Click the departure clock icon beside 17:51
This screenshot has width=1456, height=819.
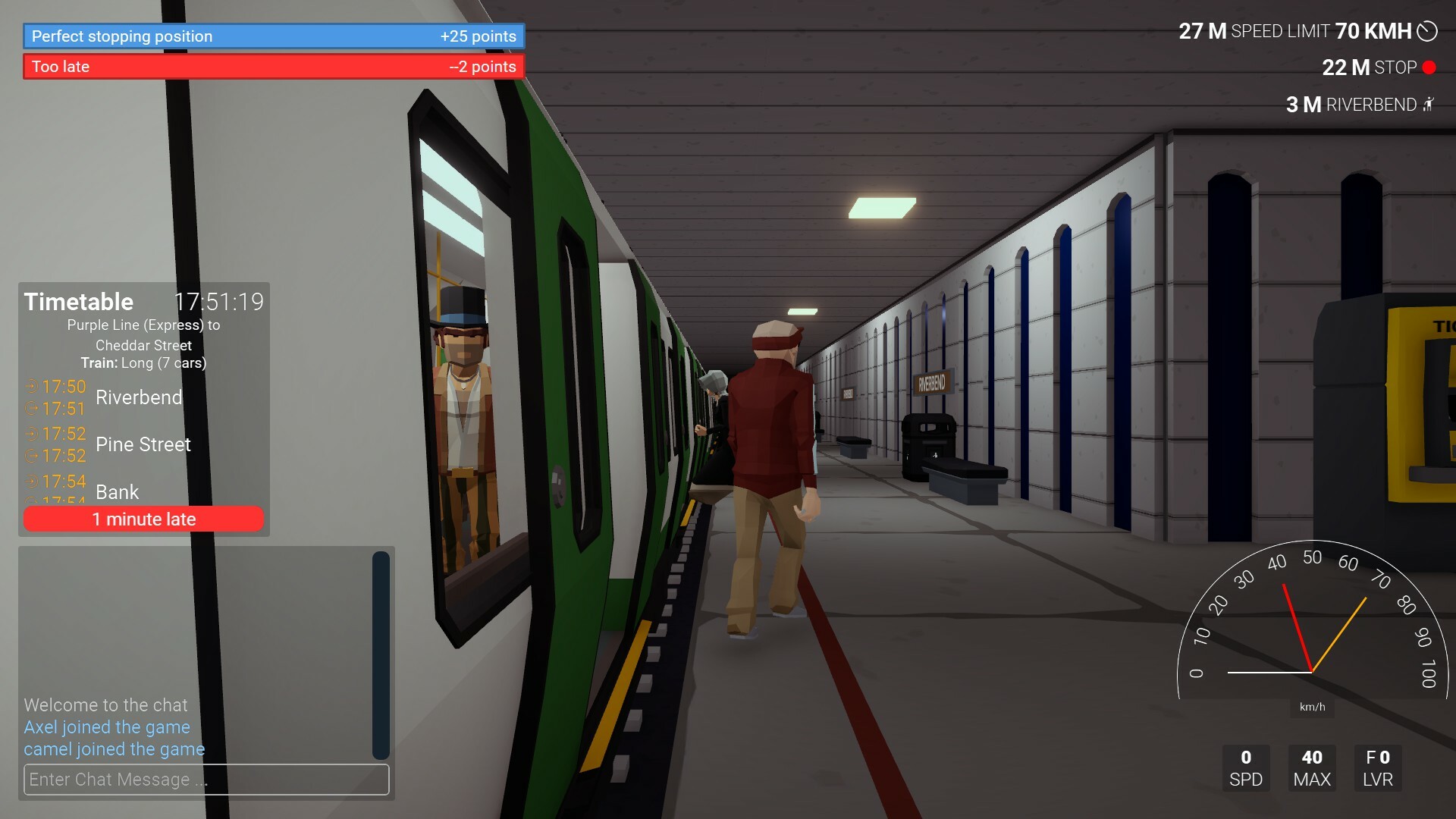point(32,409)
